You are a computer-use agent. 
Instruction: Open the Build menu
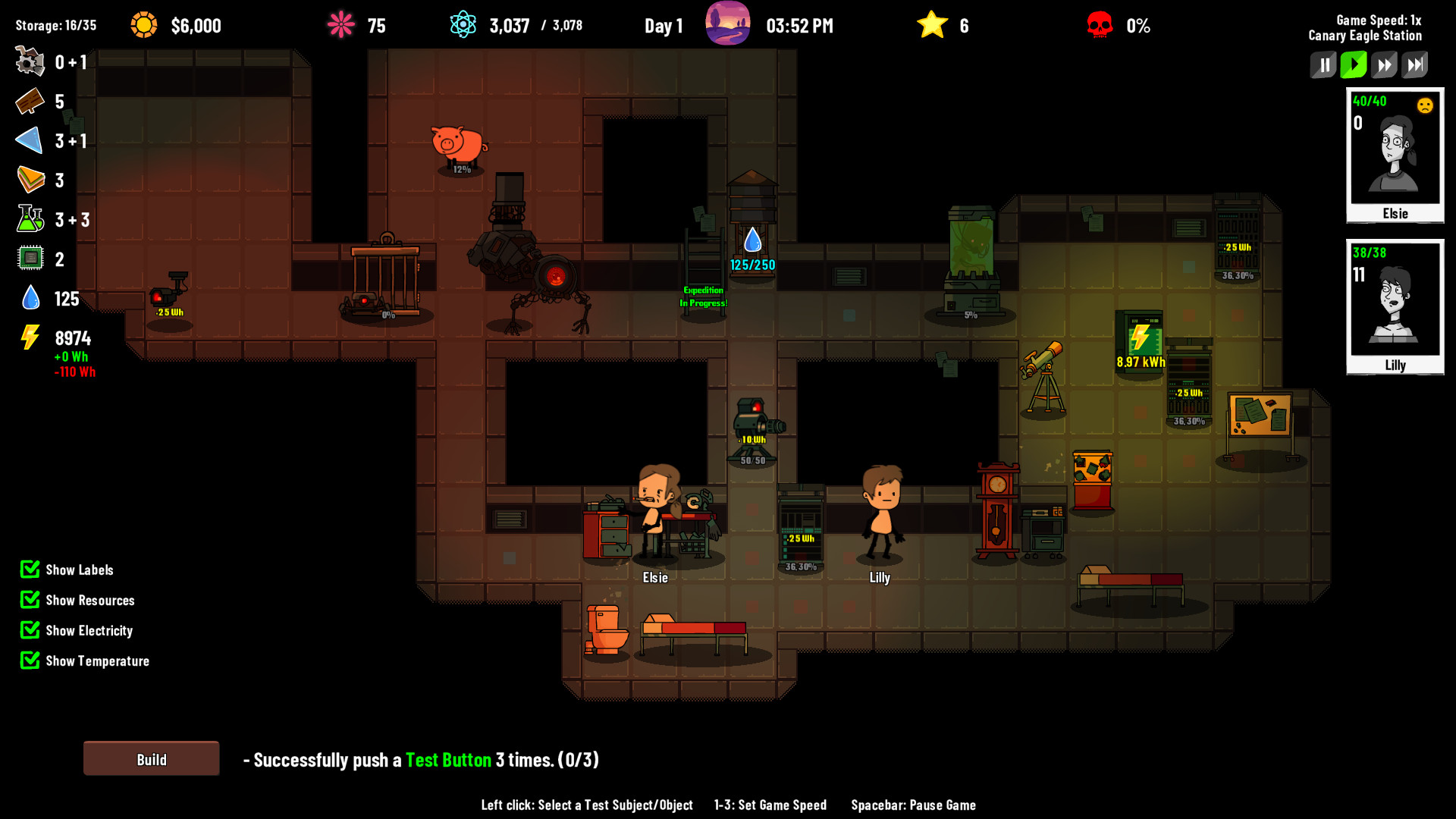151,759
